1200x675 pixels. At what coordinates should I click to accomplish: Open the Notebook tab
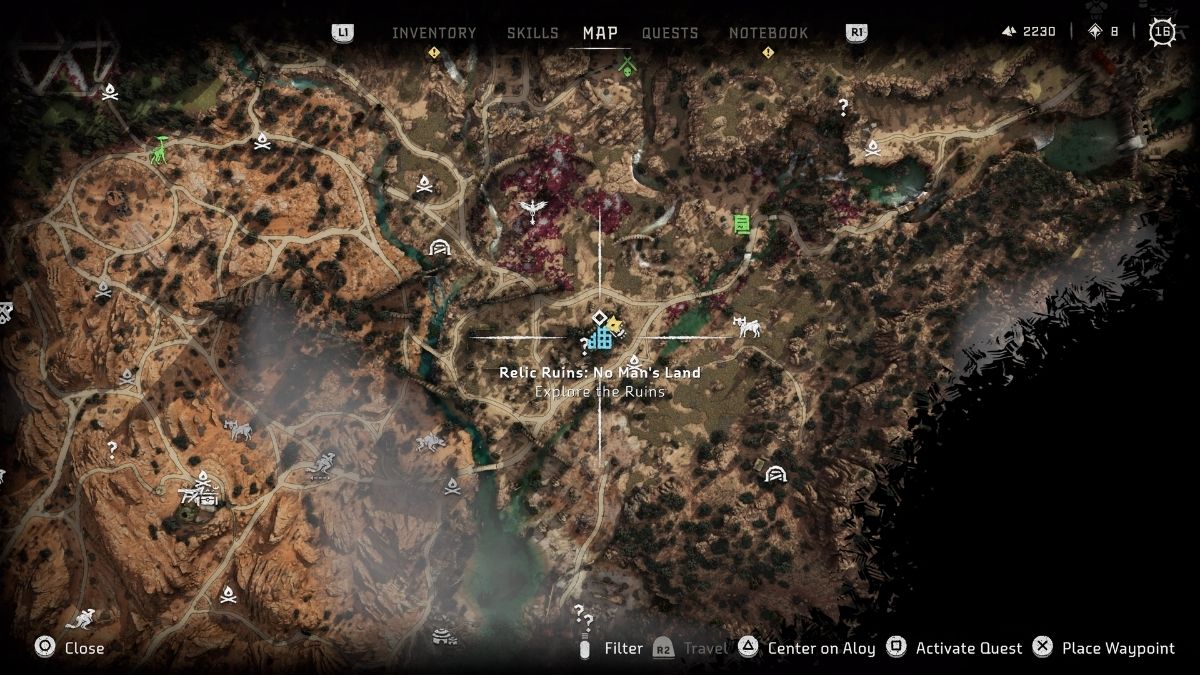[x=768, y=33]
